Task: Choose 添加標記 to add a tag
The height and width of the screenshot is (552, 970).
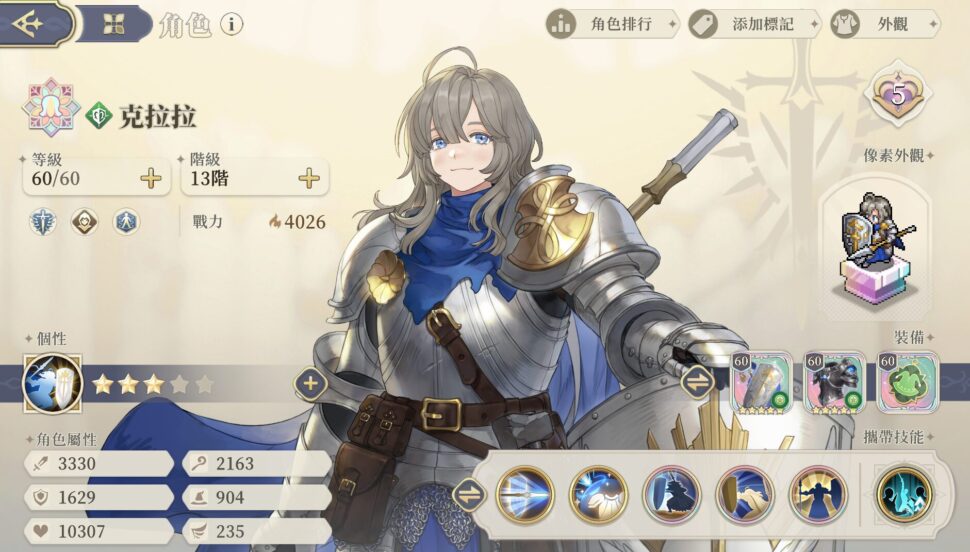Action: tap(753, 24)
